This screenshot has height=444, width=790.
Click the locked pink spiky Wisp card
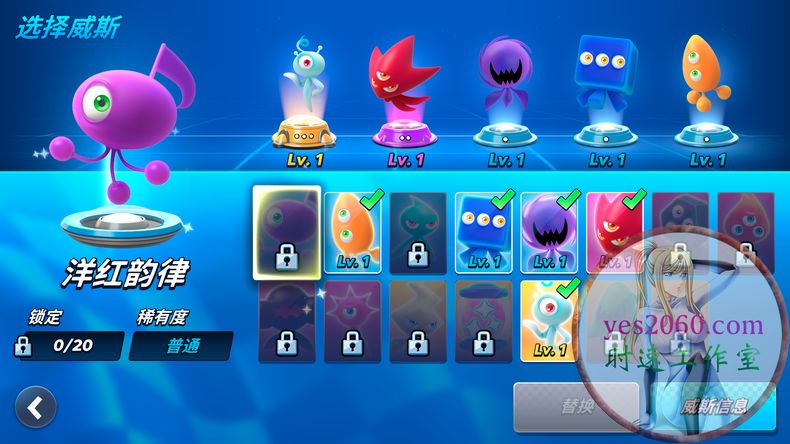pyautogui.click(x=352, y=320)
